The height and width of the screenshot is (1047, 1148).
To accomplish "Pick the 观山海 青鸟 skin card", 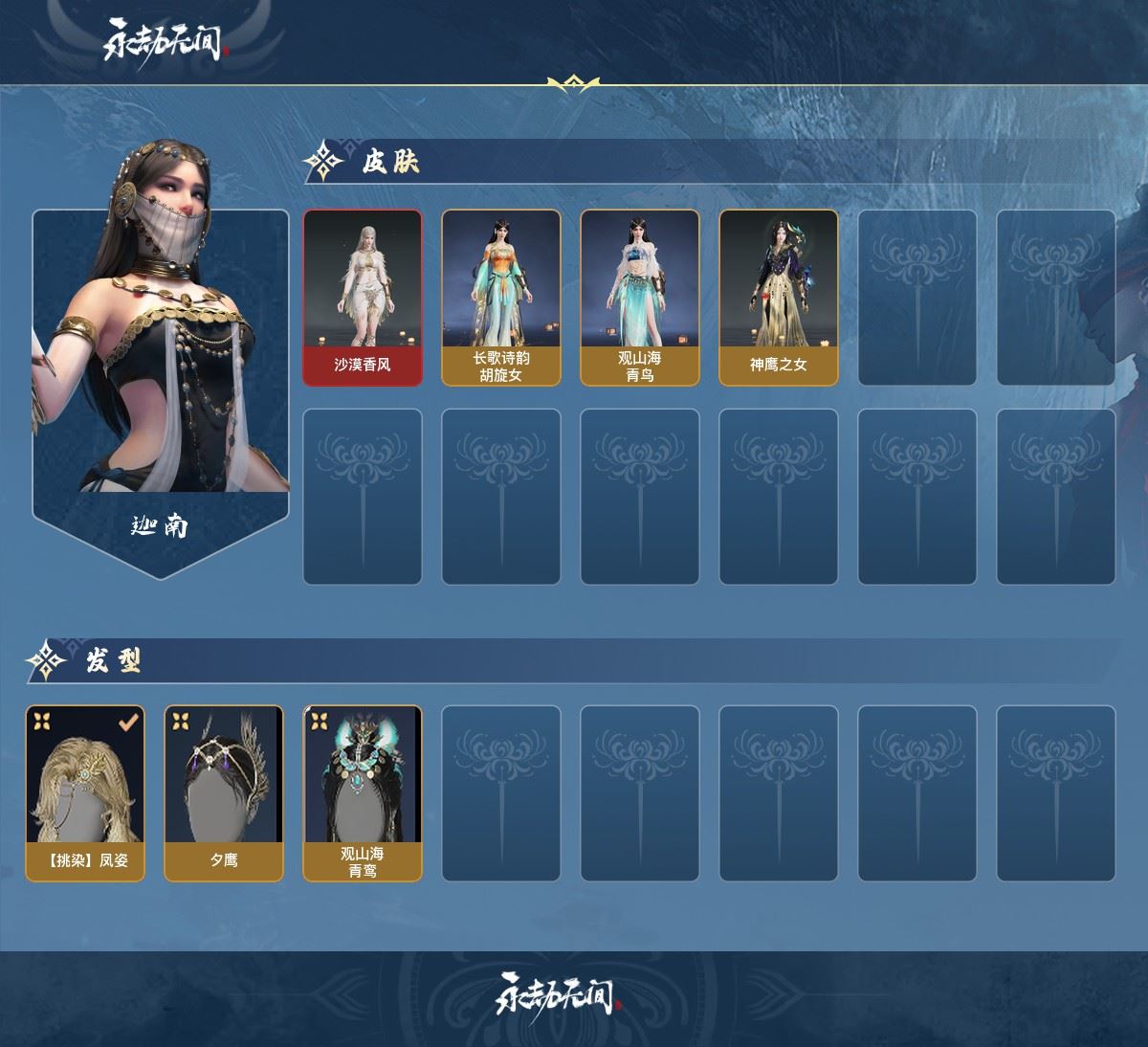I will (640, 298).
